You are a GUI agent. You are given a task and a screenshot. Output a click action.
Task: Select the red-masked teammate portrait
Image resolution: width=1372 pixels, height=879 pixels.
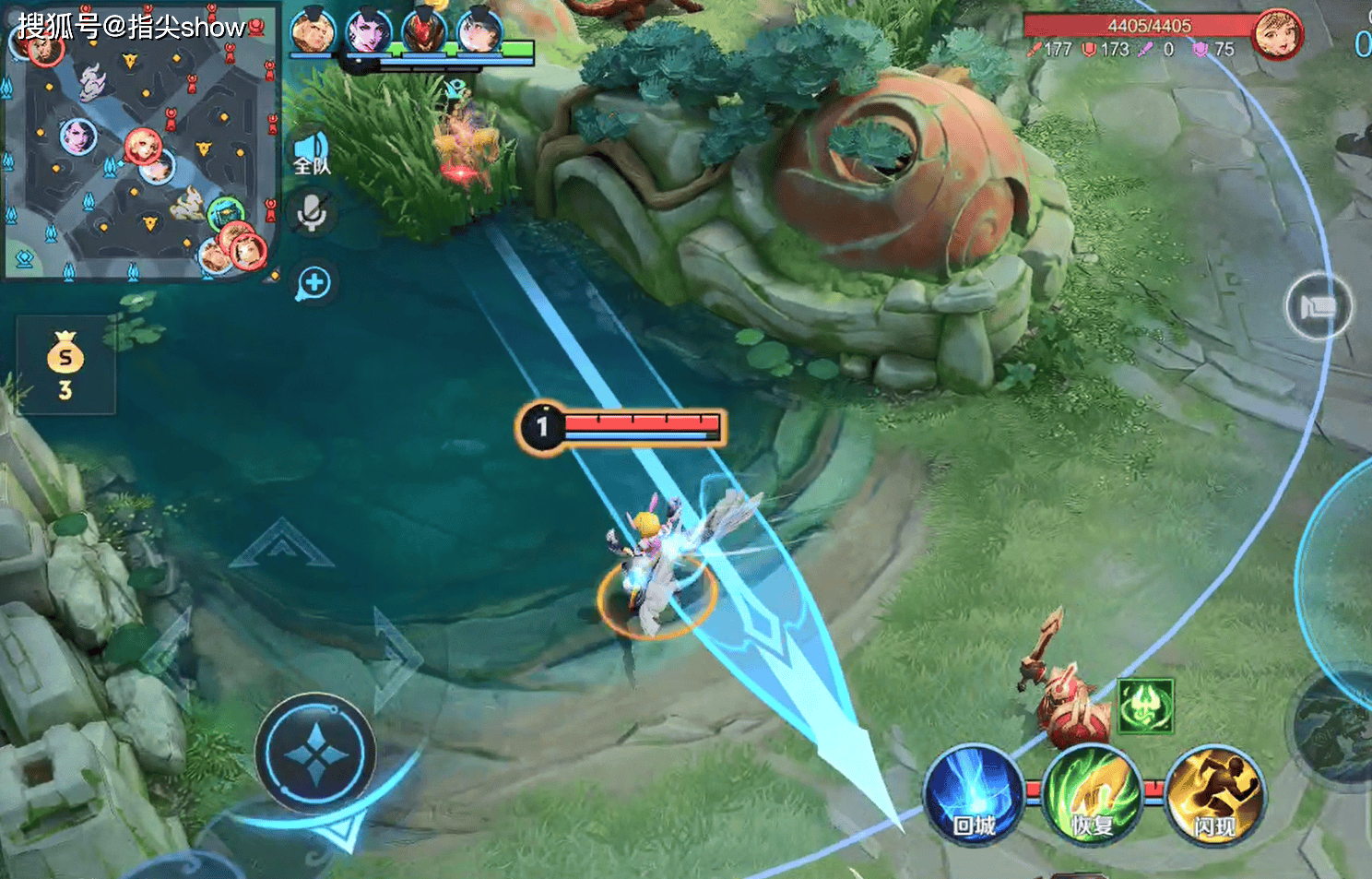(x=424, y=32)
